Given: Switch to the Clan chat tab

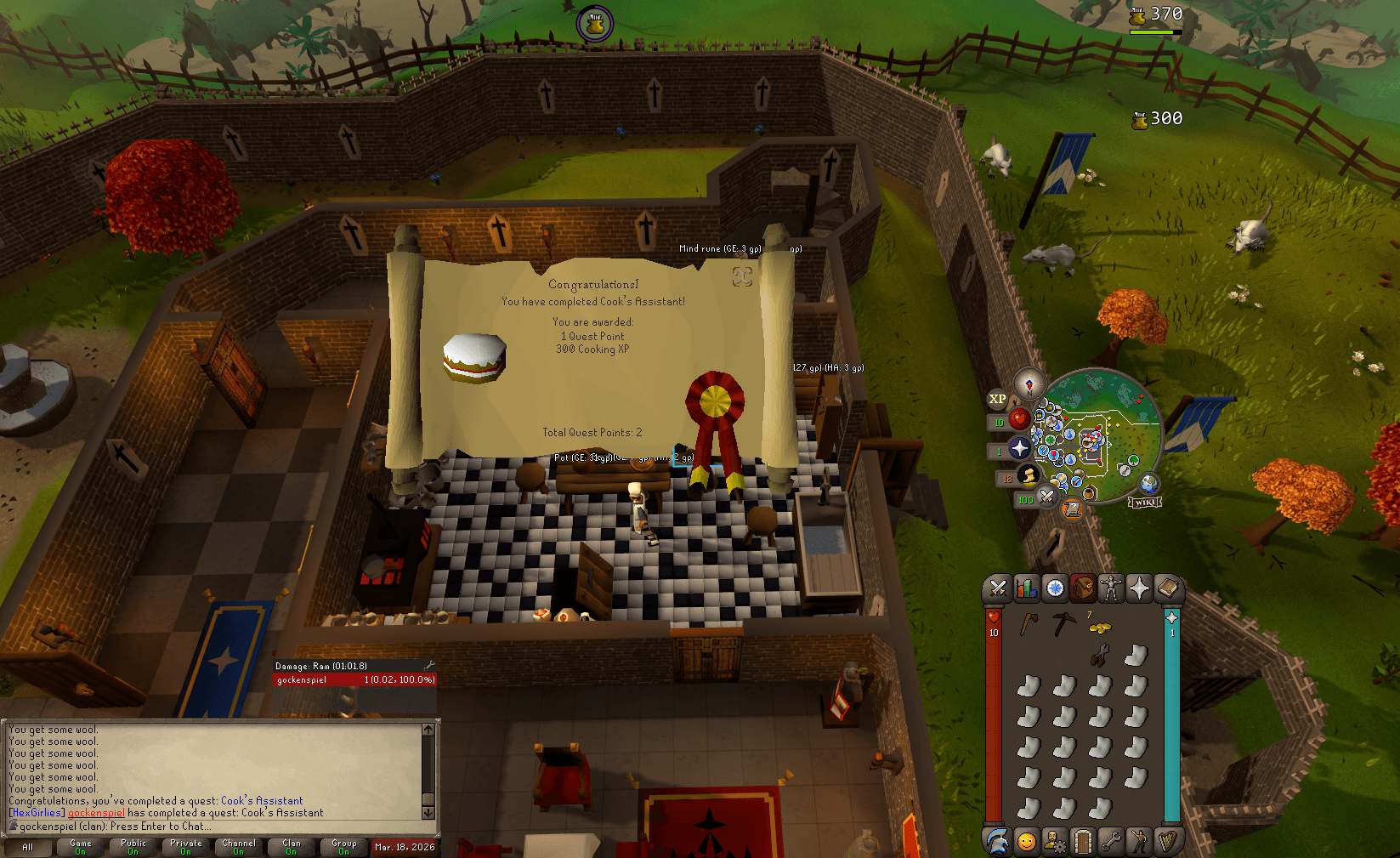Looking at the screenshot, I should click(291, 846).
